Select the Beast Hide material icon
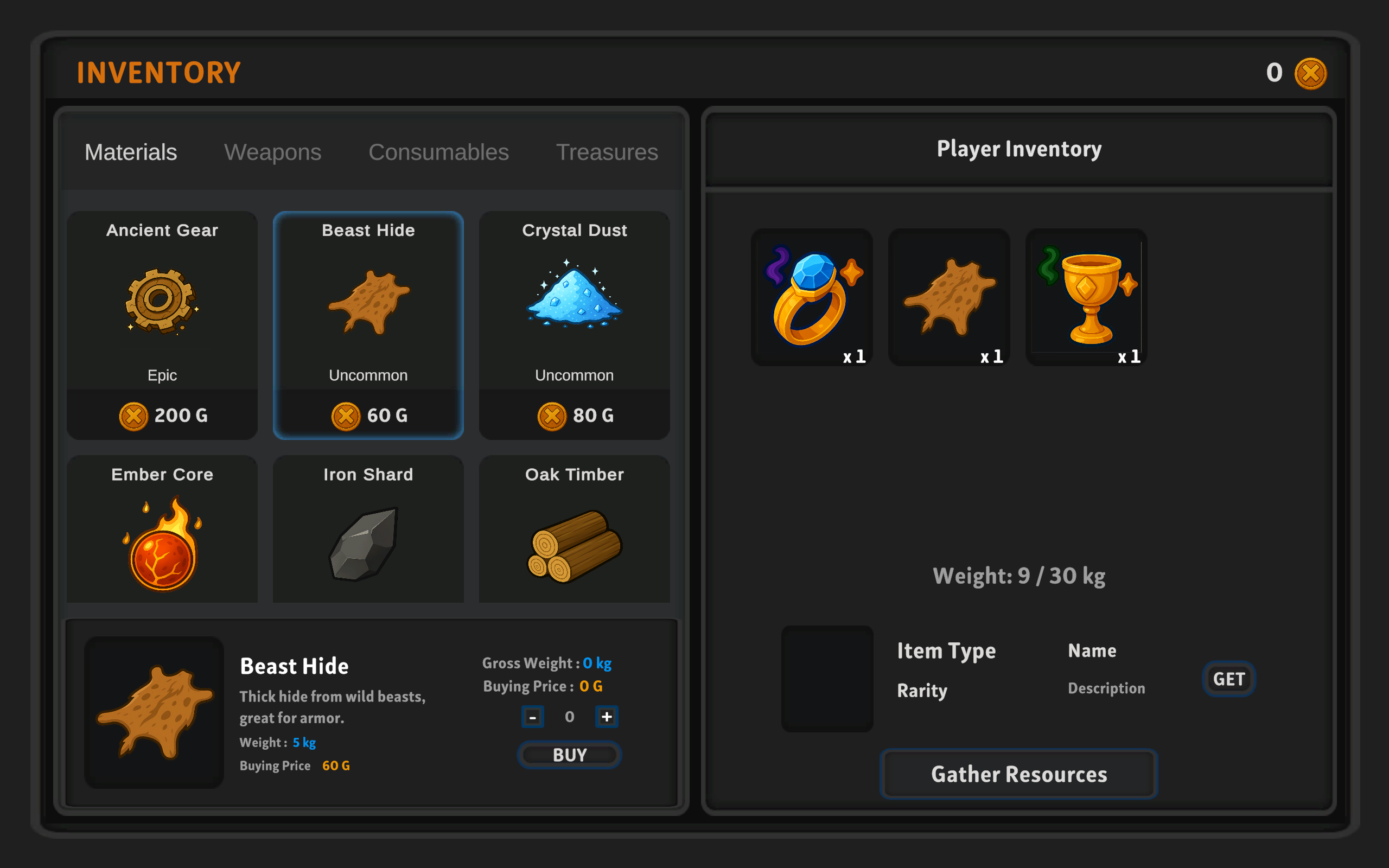 click(x=368, y=304)
